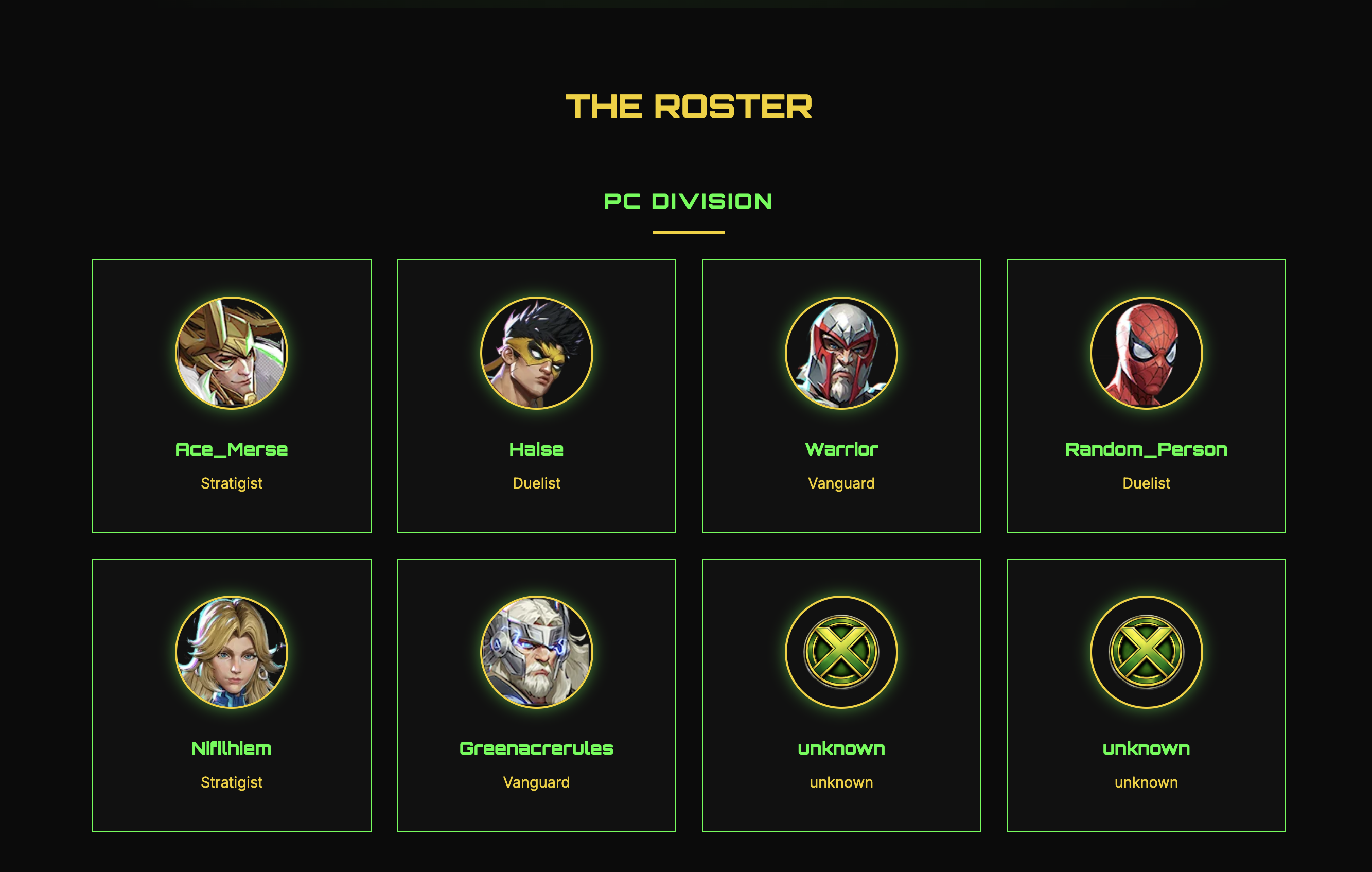Click the Vanguard role under Greenacrerules

tap(536, 782)
